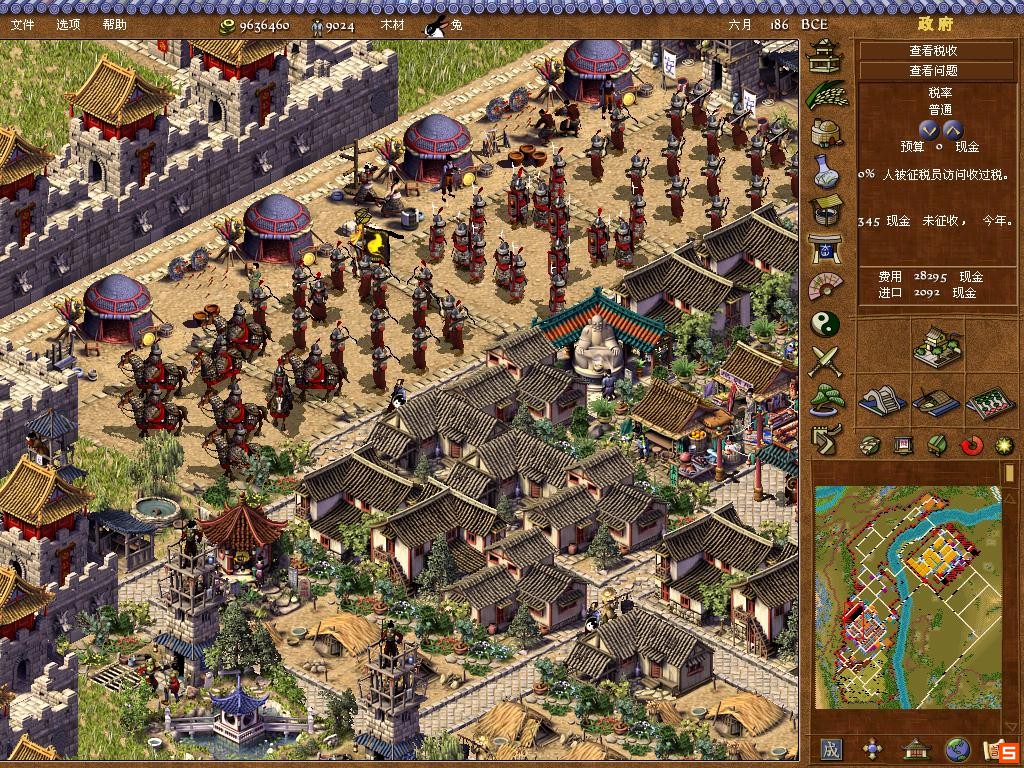The image size is (1024, 768).
Task: Open the 文件 (File) menu
Action: [23, 24]
